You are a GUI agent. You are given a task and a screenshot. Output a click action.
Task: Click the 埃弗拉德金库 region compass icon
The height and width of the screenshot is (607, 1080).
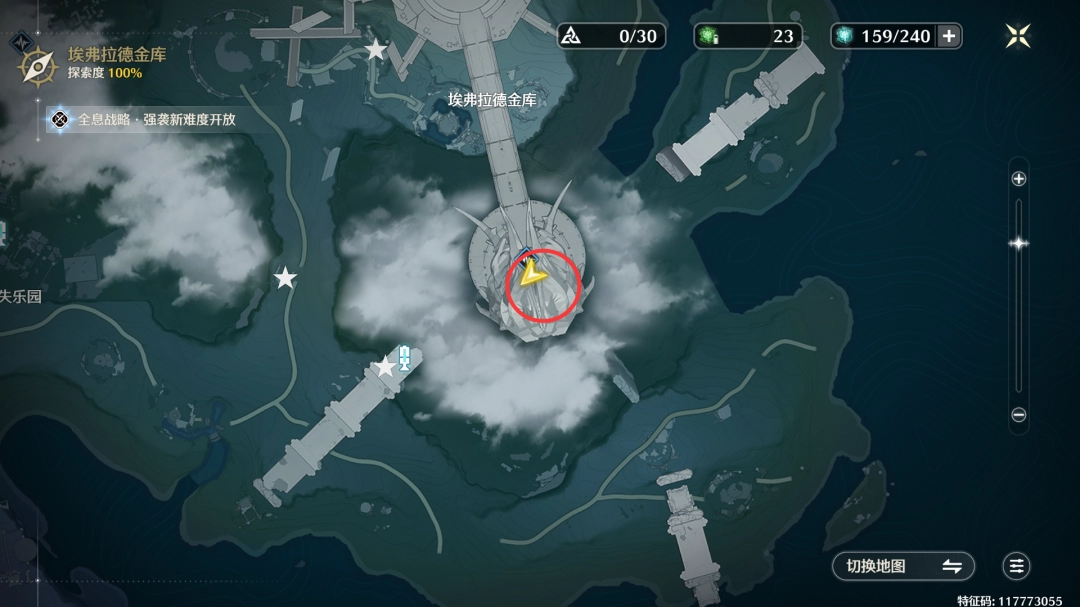(38, 64)
